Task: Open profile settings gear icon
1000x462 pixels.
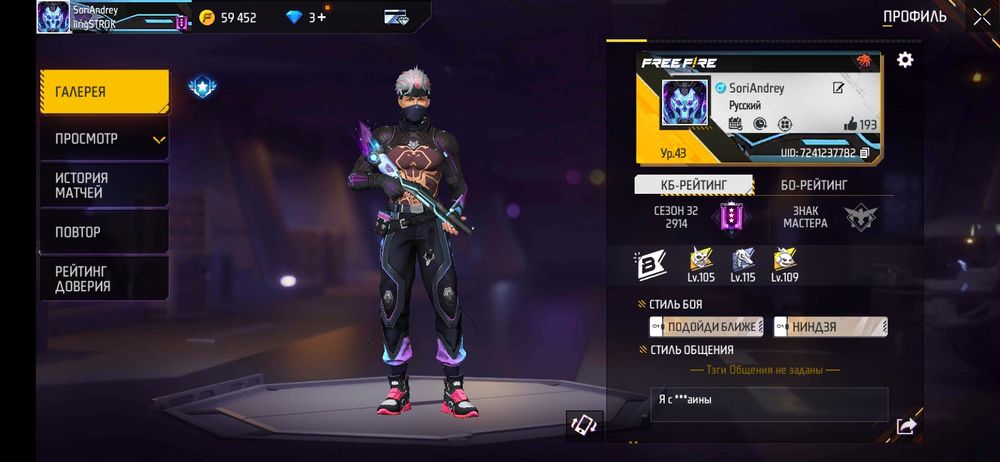Action: [905, 60]
